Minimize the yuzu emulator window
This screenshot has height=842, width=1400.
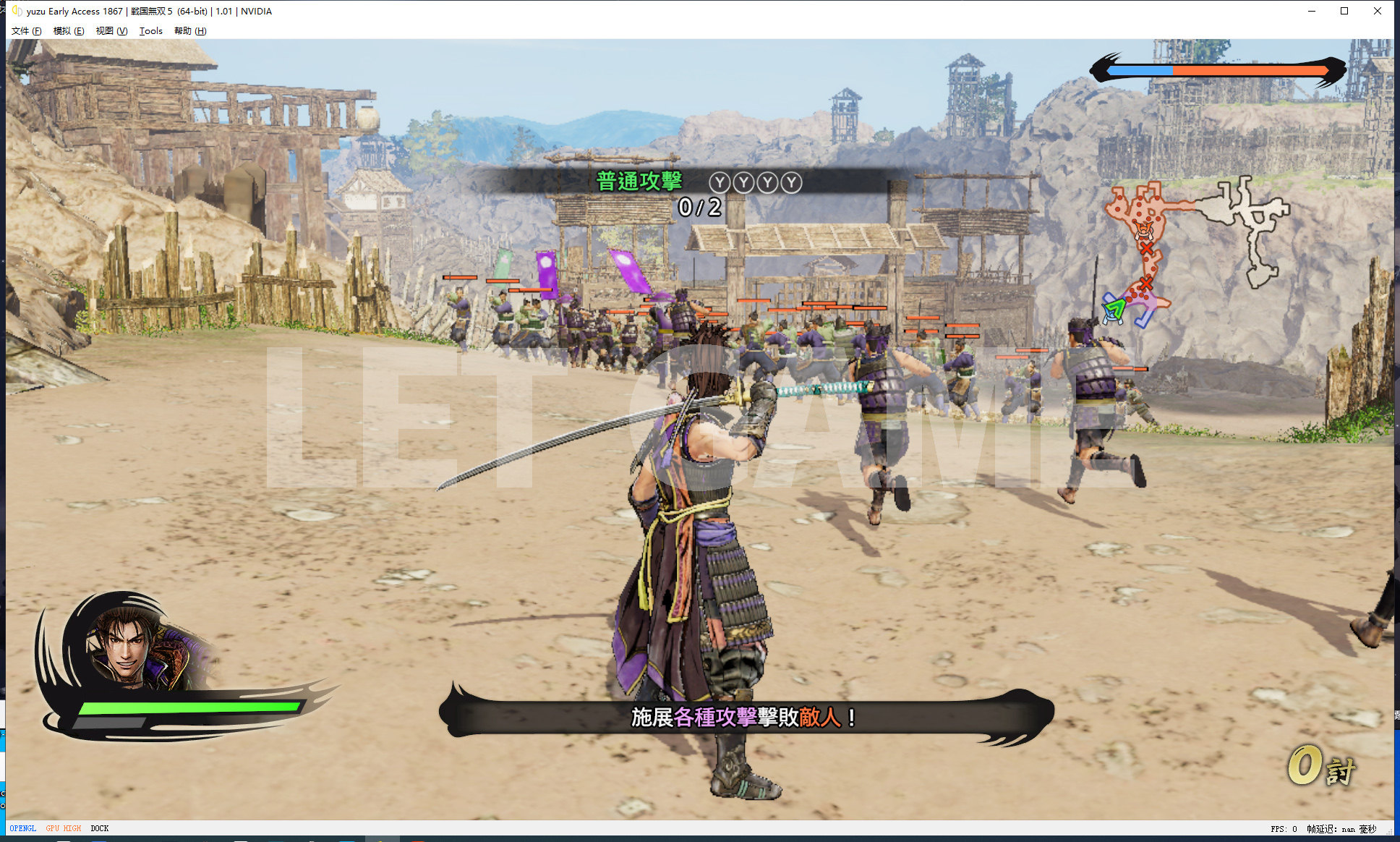point(1312,11)
